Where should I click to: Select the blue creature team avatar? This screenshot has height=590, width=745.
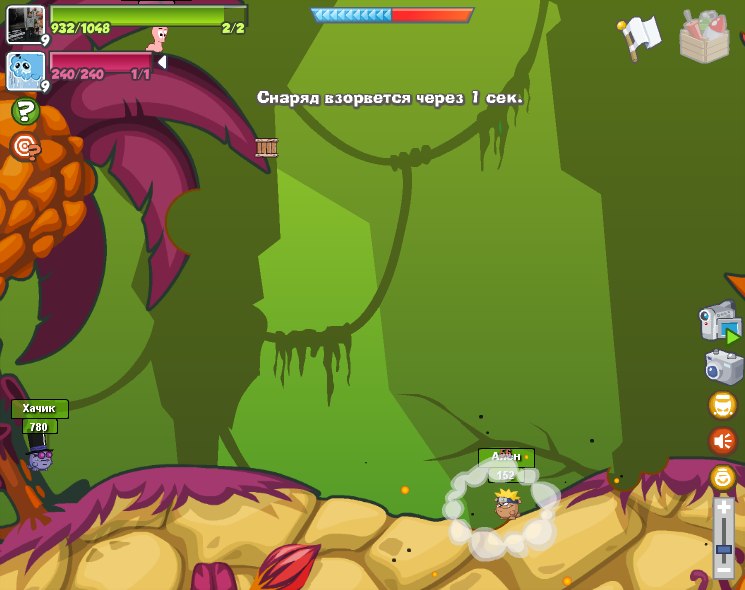pos(25,70)
